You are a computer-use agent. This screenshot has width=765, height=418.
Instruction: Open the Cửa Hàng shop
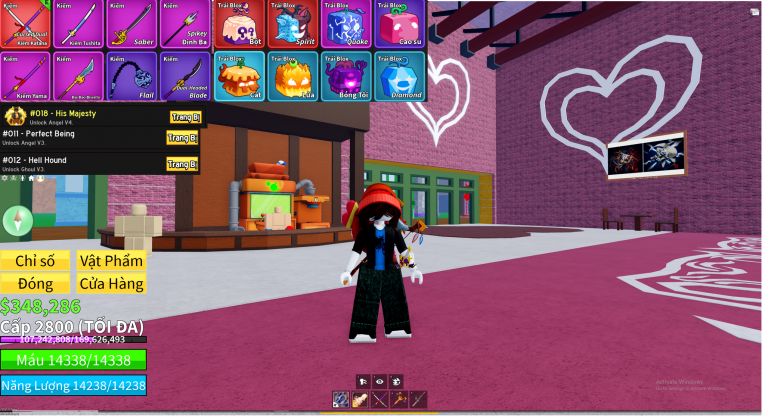coord(111,284)
